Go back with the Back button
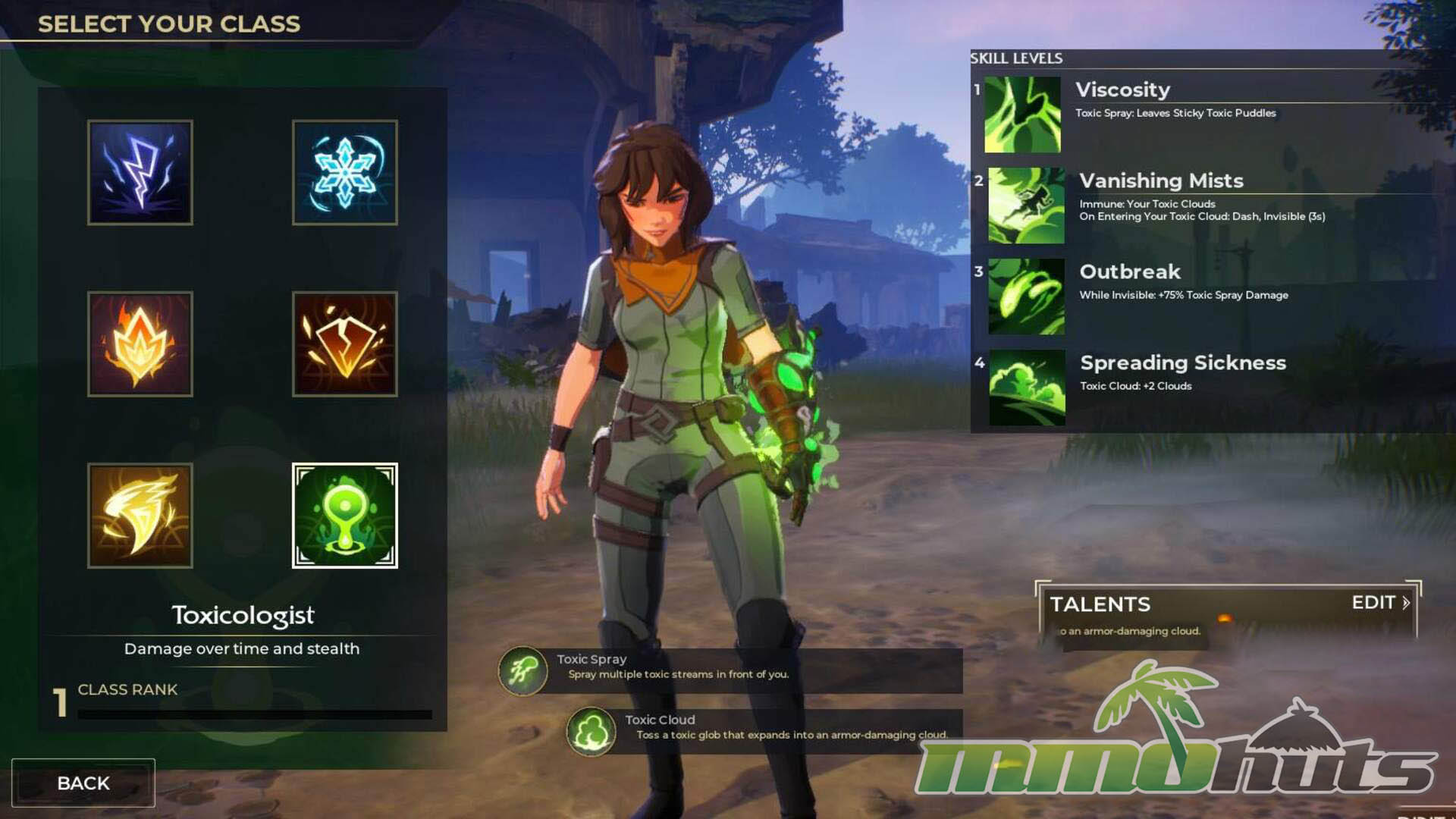The image size is (1456, 819). [x=83, y=783]
